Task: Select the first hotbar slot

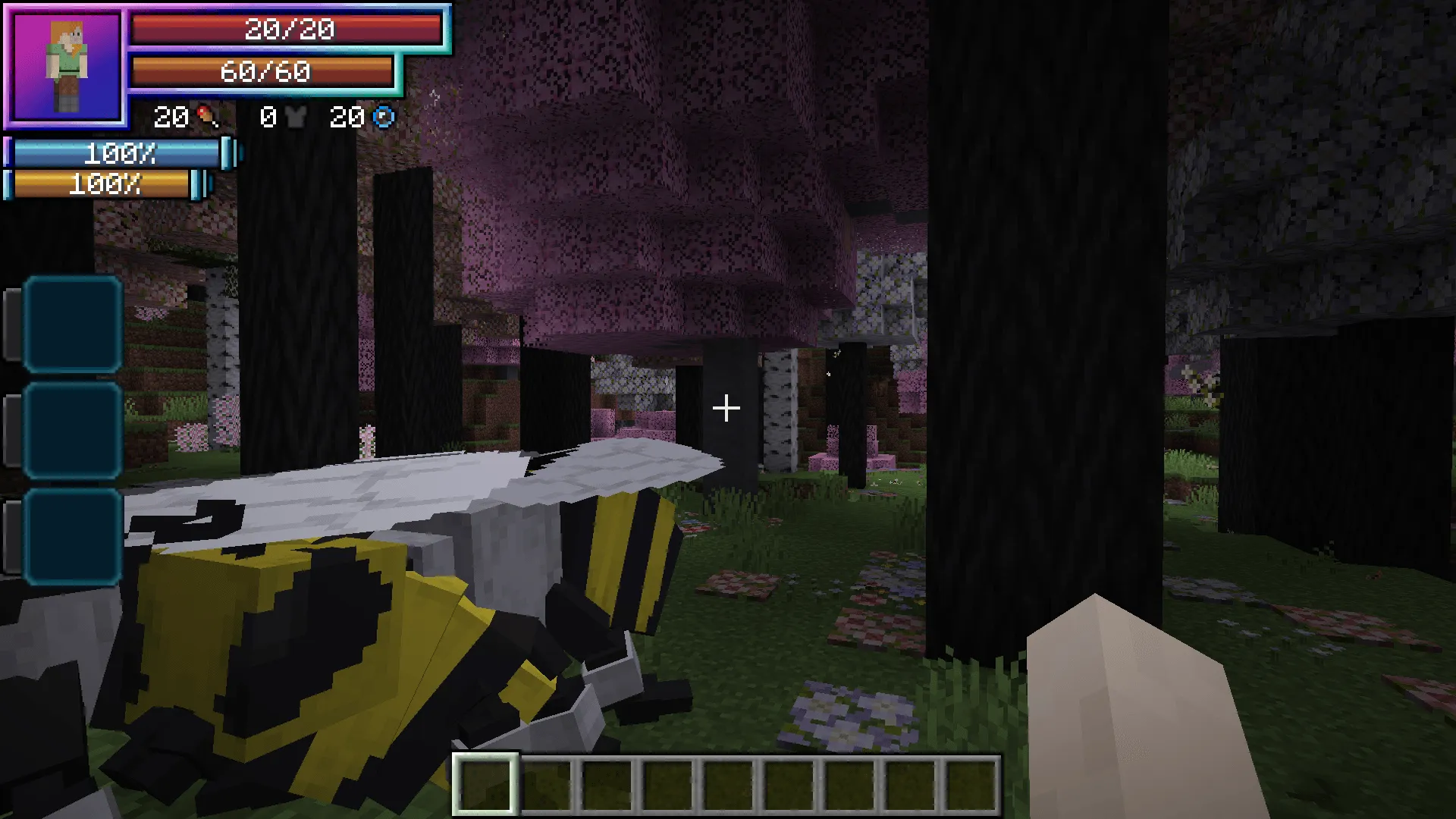Action: tap(485, 783)
